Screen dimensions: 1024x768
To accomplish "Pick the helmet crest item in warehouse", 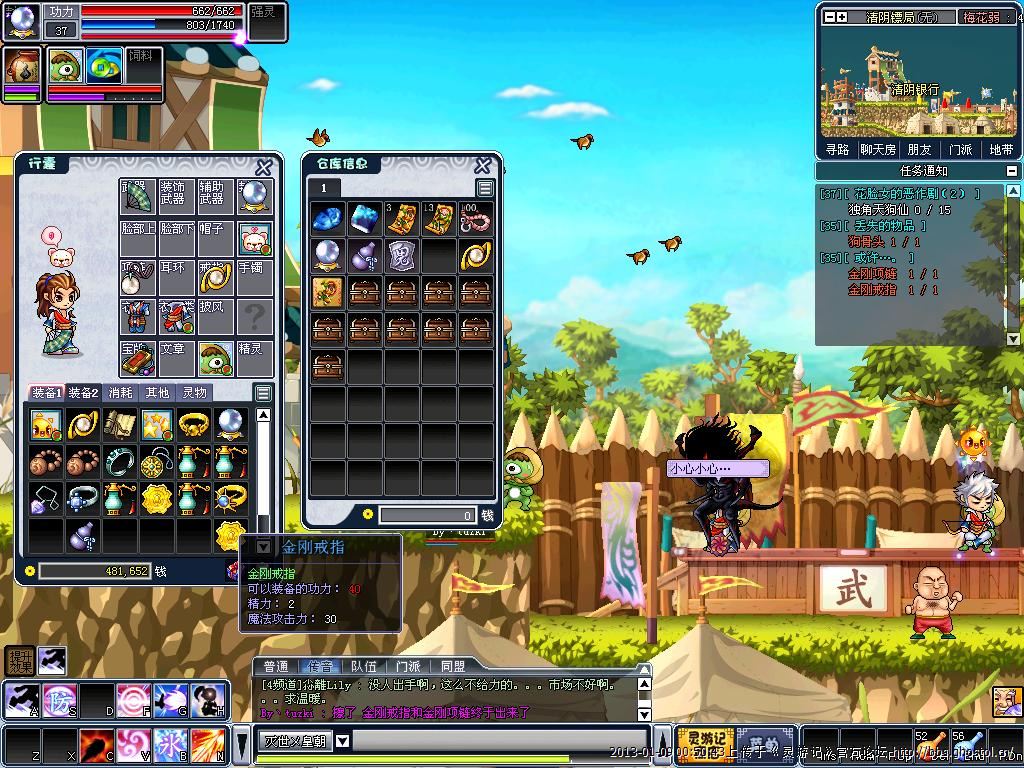I will tap(401, 255).
